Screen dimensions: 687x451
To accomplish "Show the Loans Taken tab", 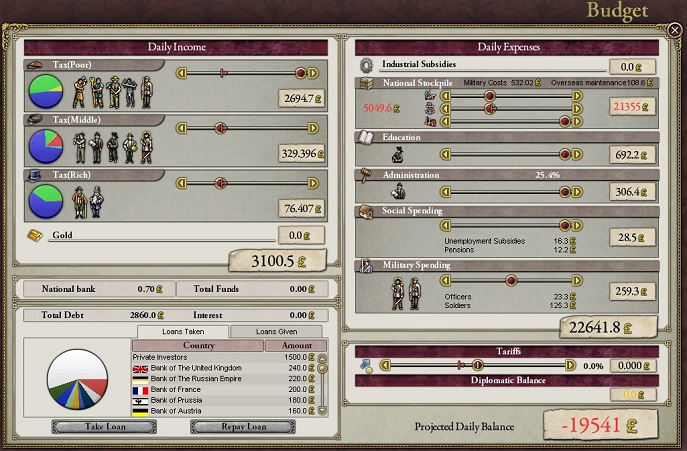I will pyautogui.click(x=182, y=332).
